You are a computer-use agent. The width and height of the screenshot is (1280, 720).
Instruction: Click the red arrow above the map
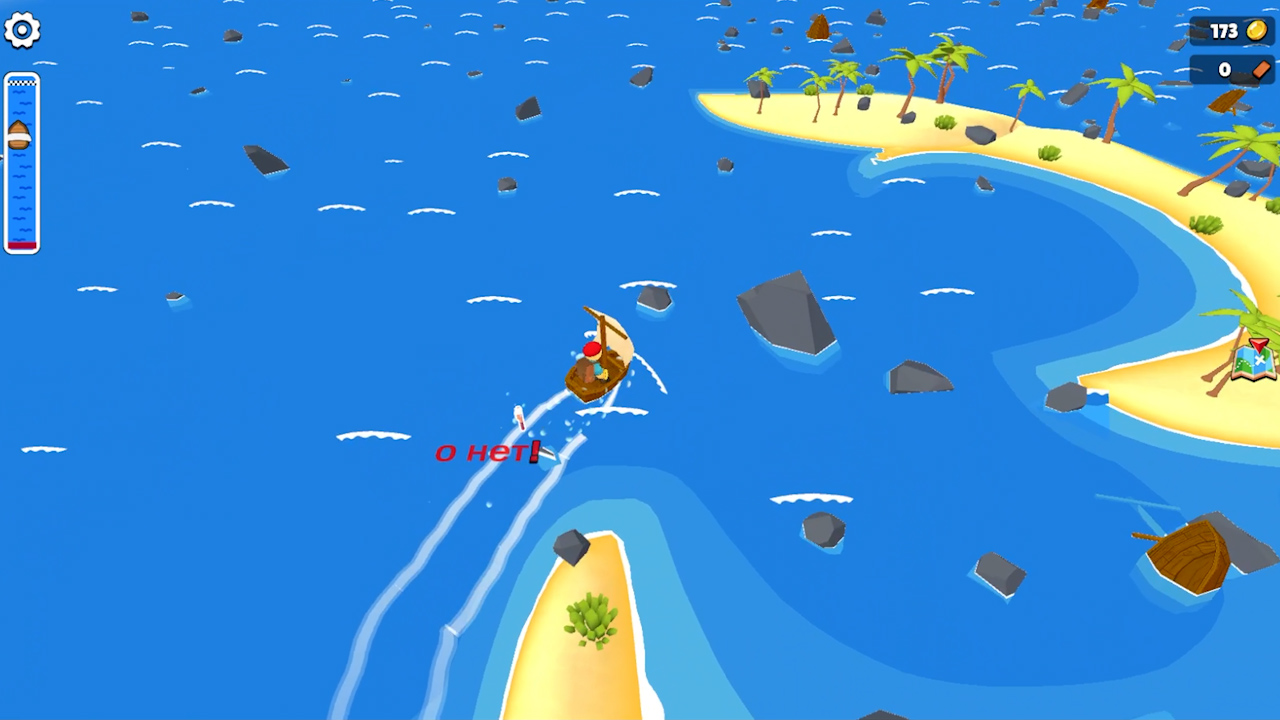click(1259, 345)
